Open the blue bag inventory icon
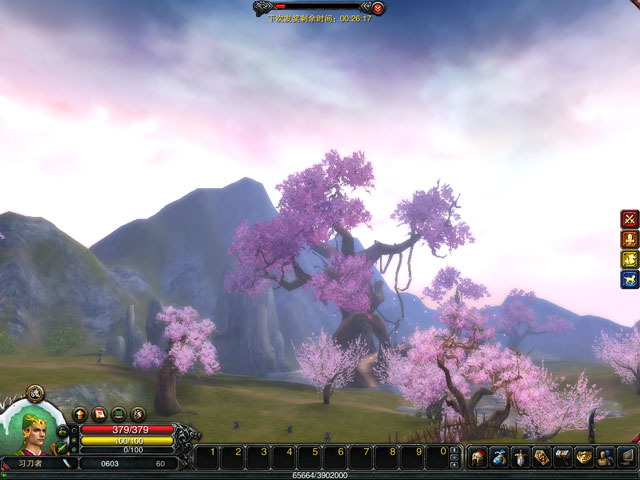 pos(498,457)
